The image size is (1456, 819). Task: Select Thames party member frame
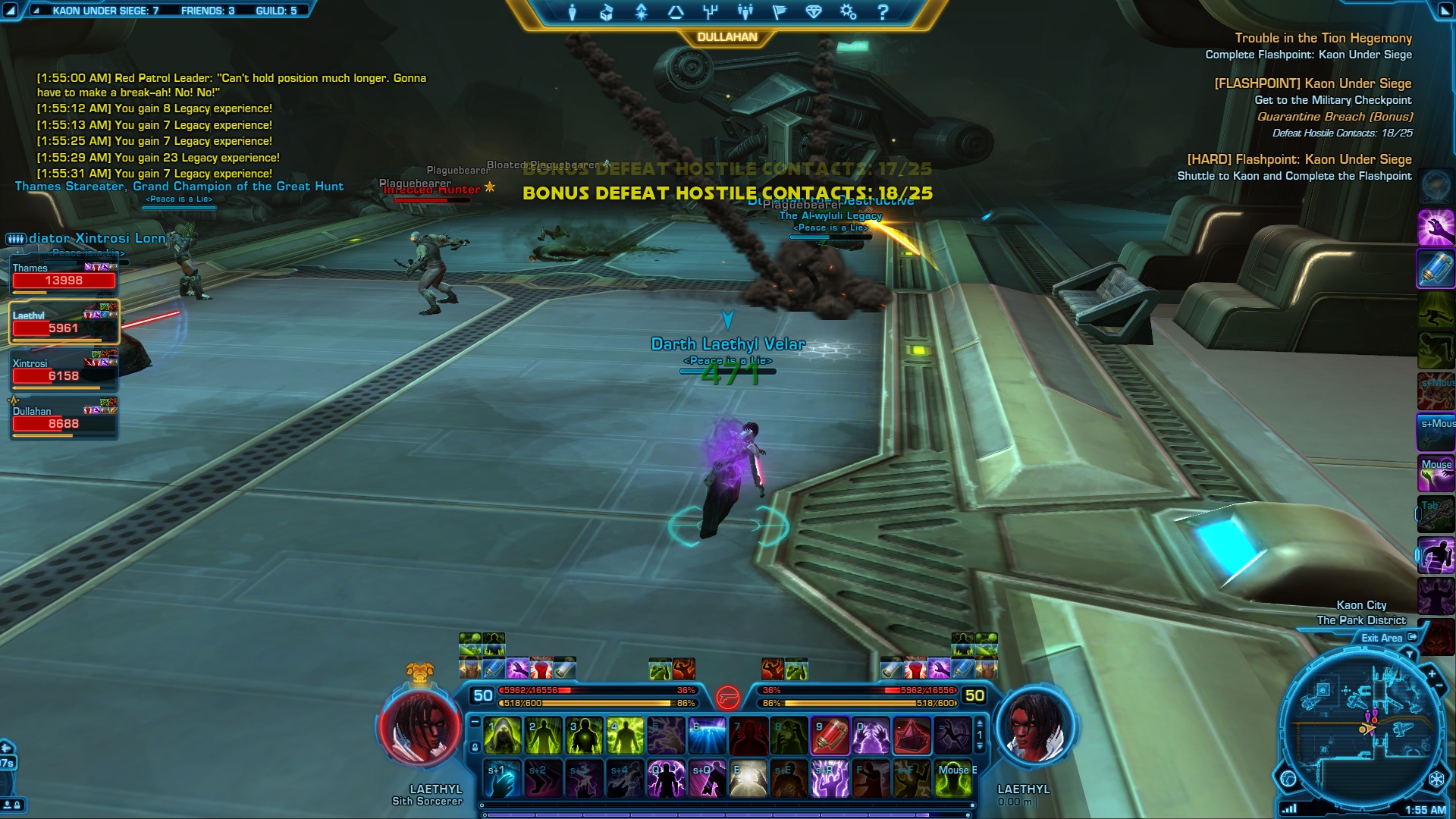(x=64, y=276)
